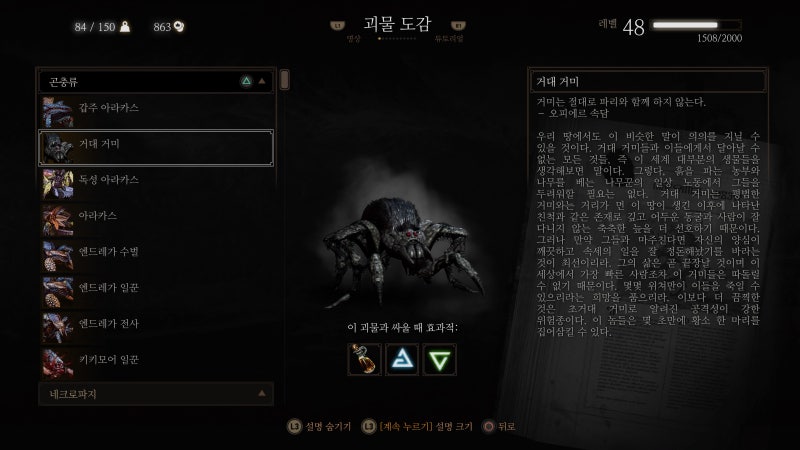Select the green Yrden sign icon
The image size is (800, 450).
(x=438, y=360)
